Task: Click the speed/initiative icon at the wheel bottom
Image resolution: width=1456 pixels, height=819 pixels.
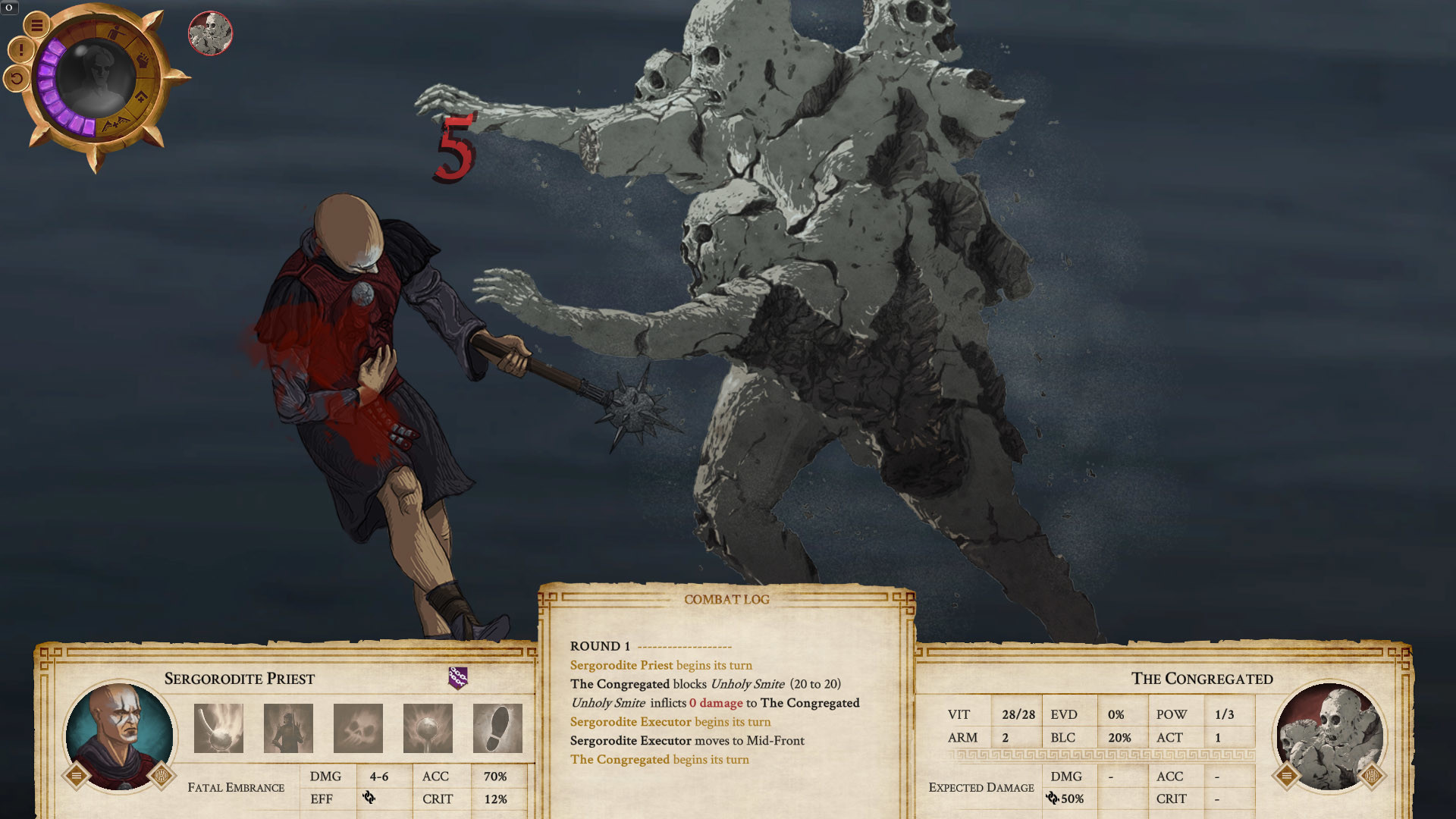Action: [x=115, y=123]
